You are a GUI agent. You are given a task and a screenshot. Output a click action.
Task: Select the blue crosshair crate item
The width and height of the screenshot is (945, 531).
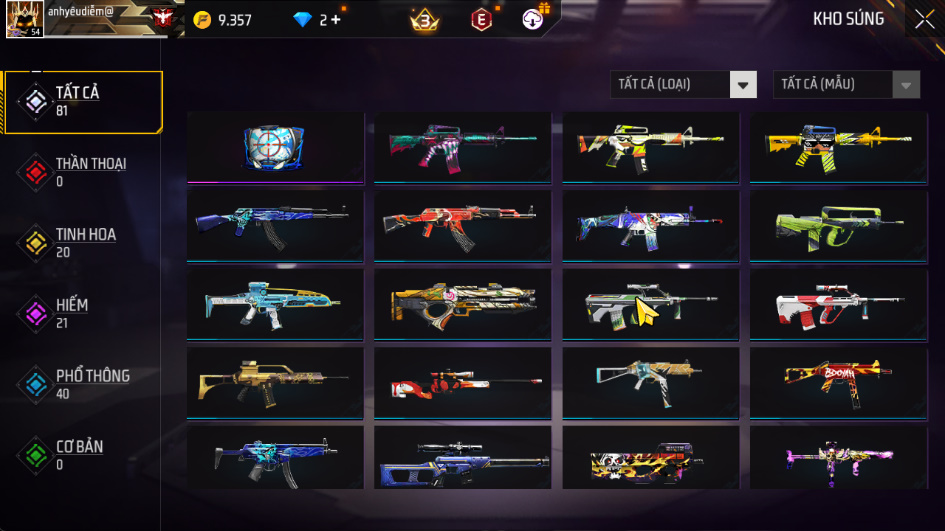pos(273,146)
